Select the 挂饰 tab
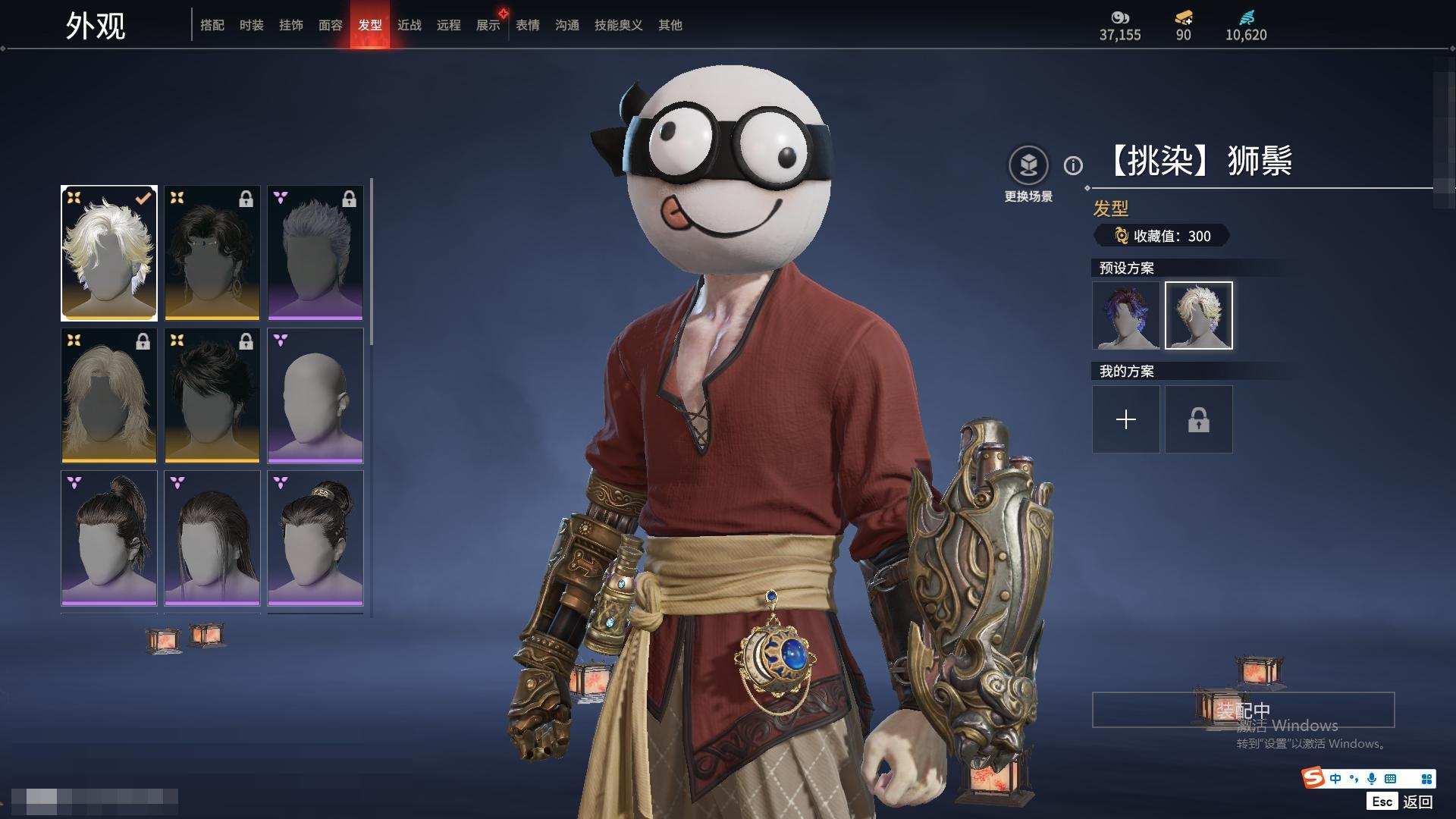Screen dimensions: 1456x819 (291, 25)
